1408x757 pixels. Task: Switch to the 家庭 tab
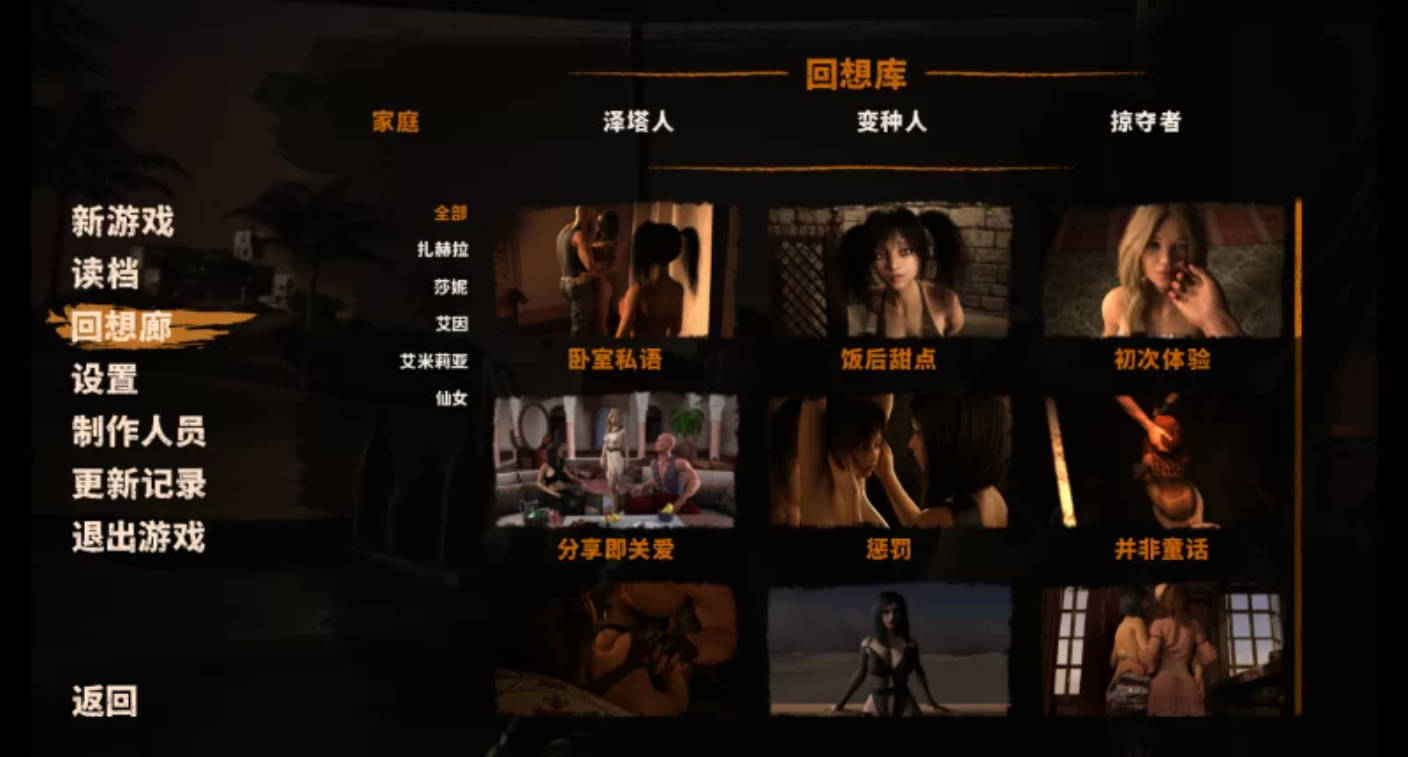(x=396, y=121)
